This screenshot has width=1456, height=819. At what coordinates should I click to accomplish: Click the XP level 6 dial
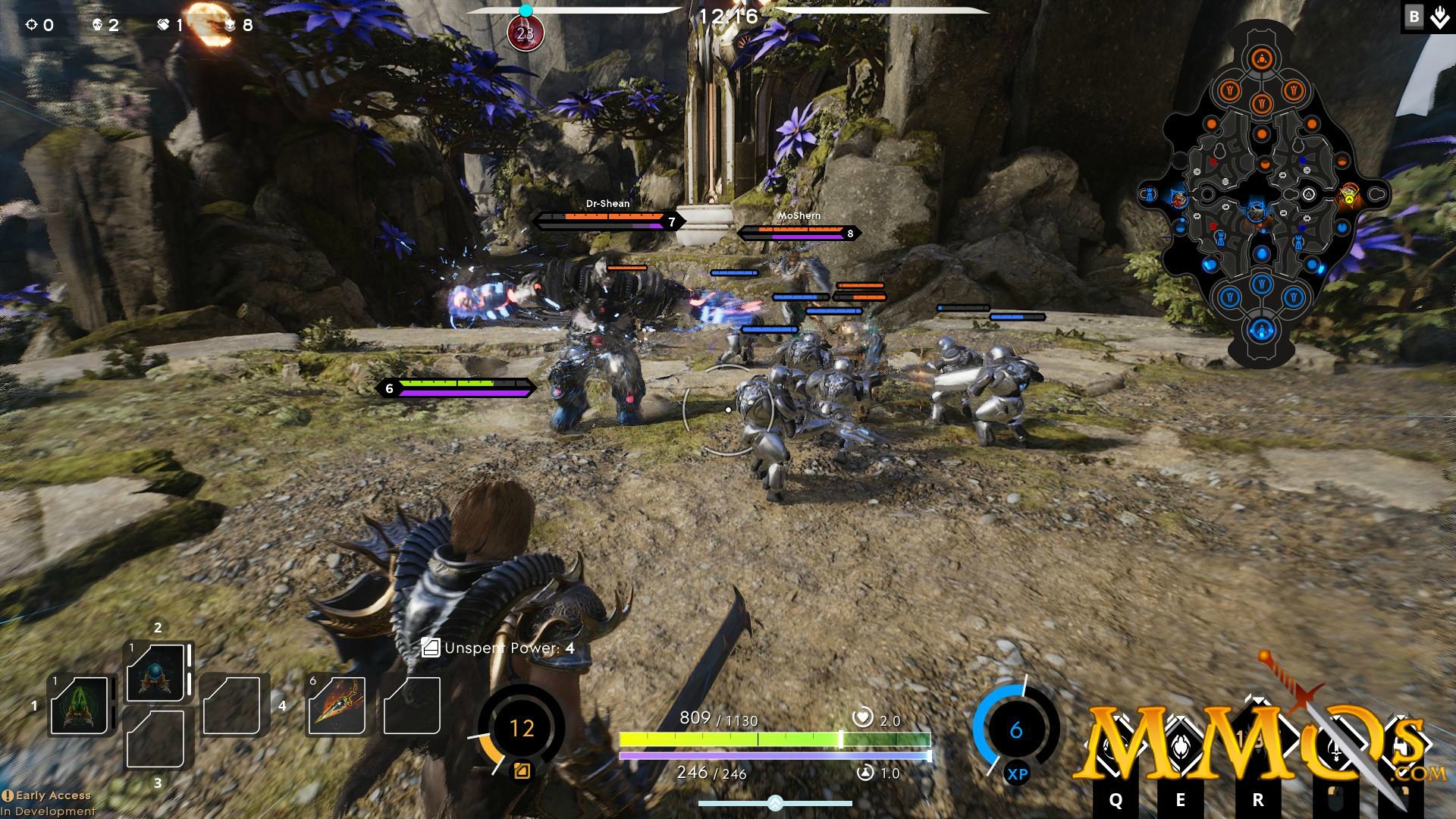coord(1016,730)
